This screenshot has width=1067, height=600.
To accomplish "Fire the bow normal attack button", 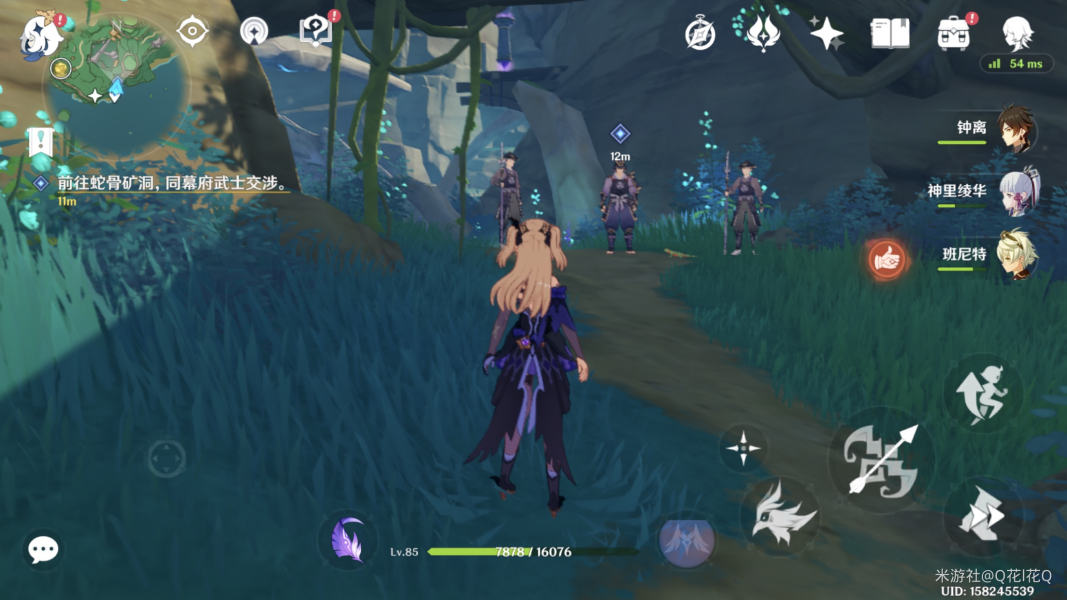I will [x=881, y=460].
